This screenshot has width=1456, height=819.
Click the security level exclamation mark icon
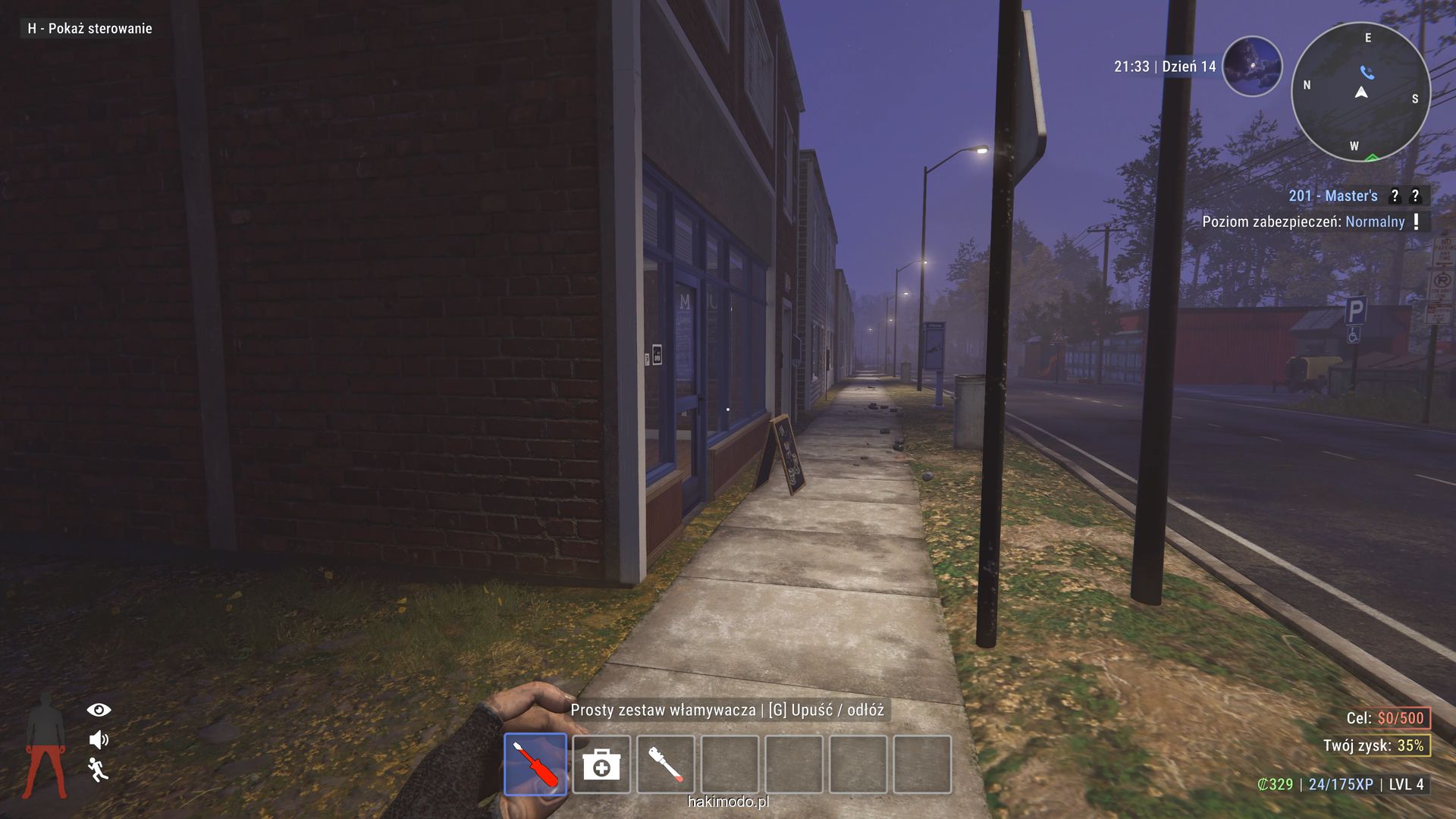(1416, 221)
